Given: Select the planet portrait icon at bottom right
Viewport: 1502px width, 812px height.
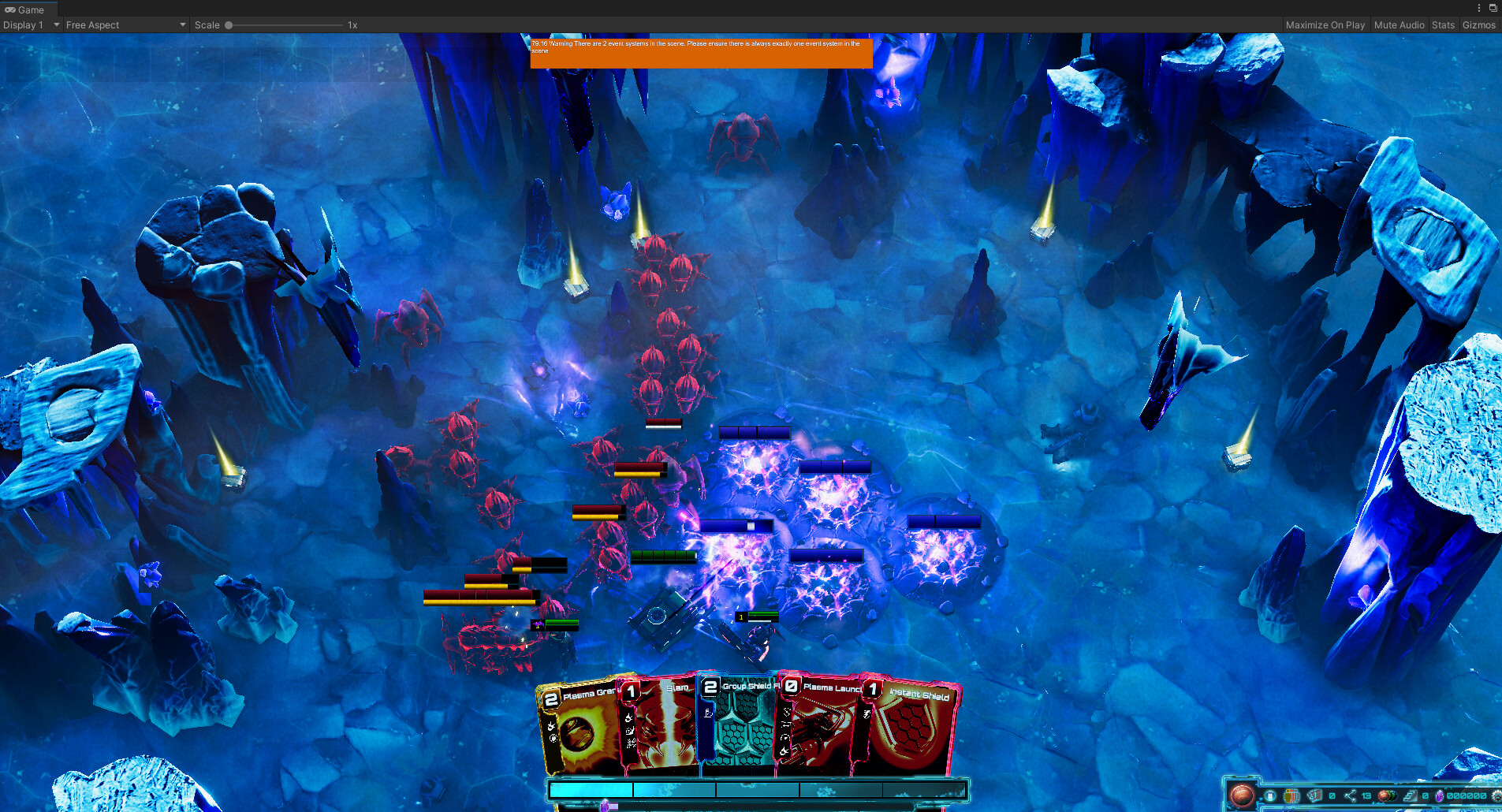Looking at the screenshot, I should pyautogui.click(x=1243, y=795).
